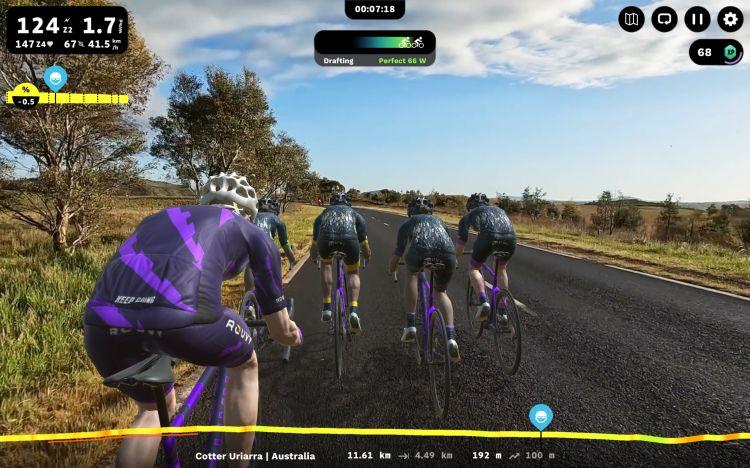The image size is (750, 468).
Task: Open the route map view
Action: (x=631, y=19)
